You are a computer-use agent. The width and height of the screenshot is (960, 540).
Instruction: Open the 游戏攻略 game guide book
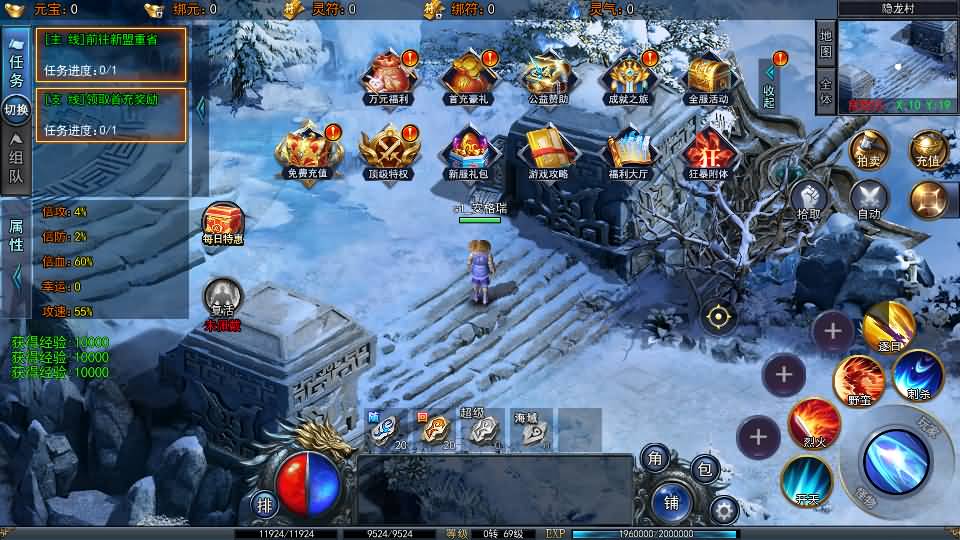coord(547,152)
